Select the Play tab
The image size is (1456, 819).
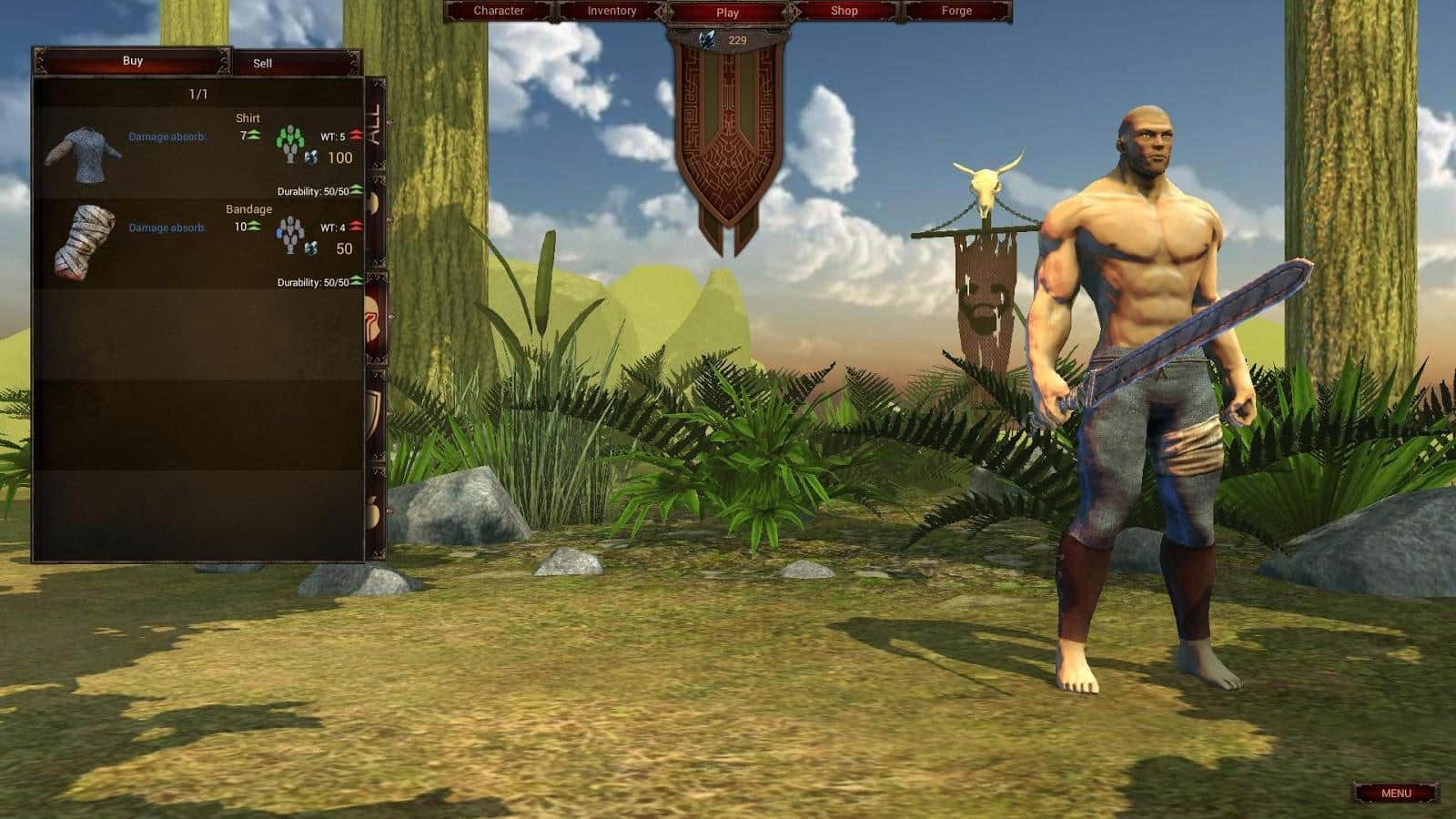[725, 12]
